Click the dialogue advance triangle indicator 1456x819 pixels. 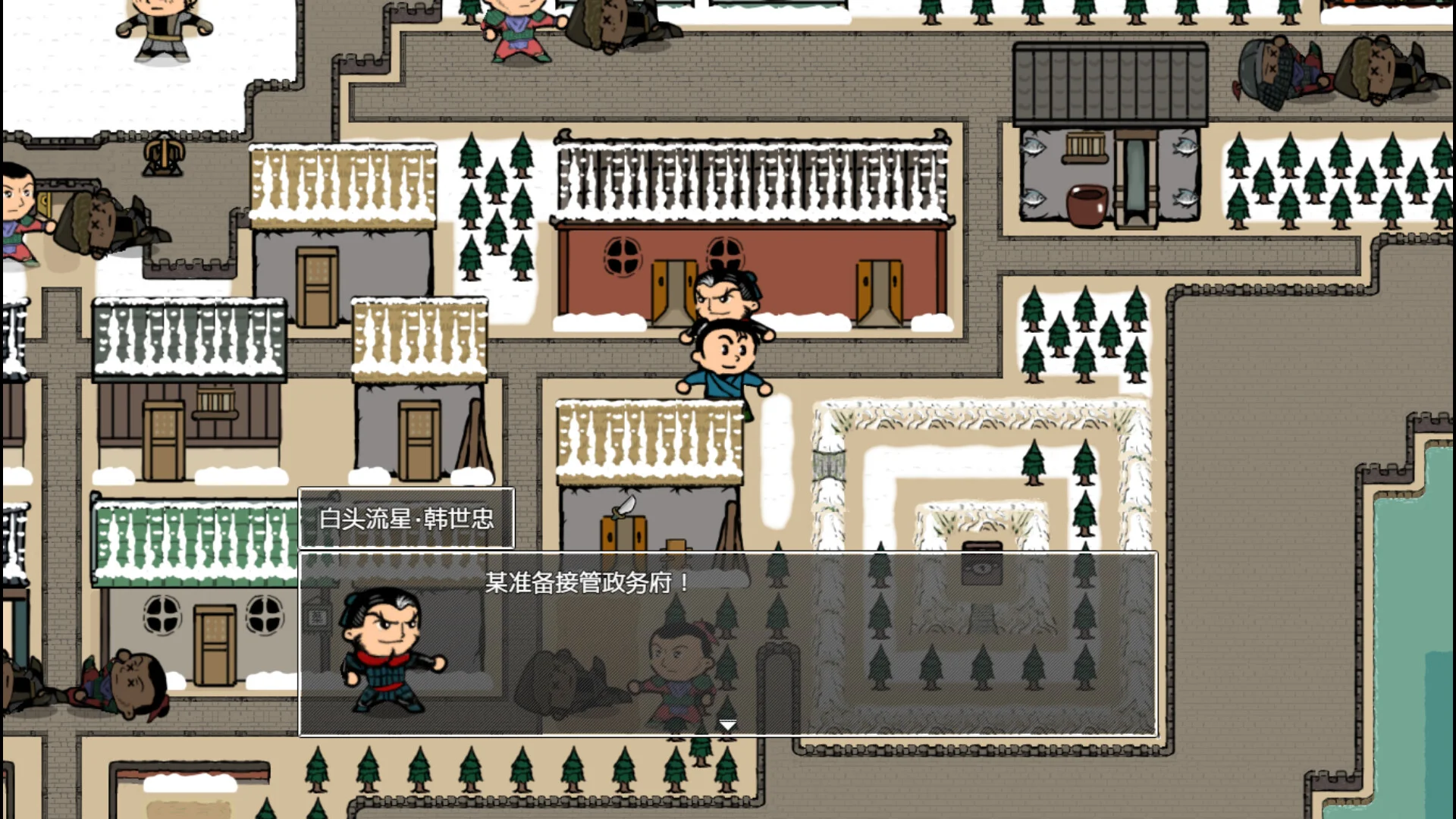(x=727, y=723)
